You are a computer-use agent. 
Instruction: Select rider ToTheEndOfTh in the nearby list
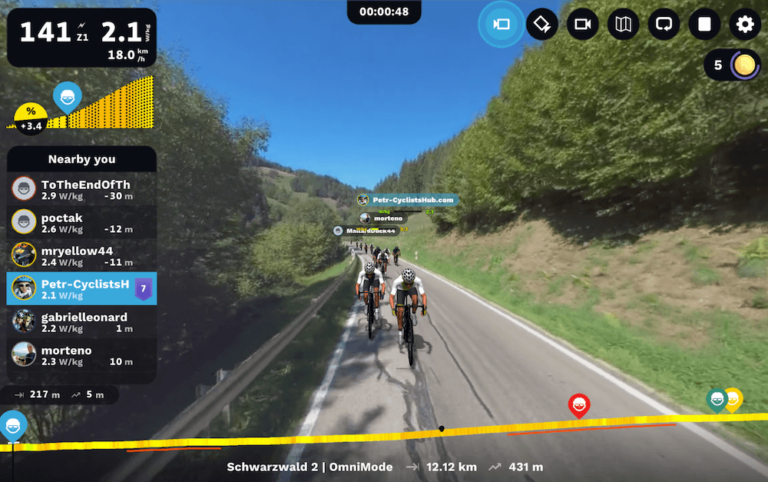click(82, 189)
